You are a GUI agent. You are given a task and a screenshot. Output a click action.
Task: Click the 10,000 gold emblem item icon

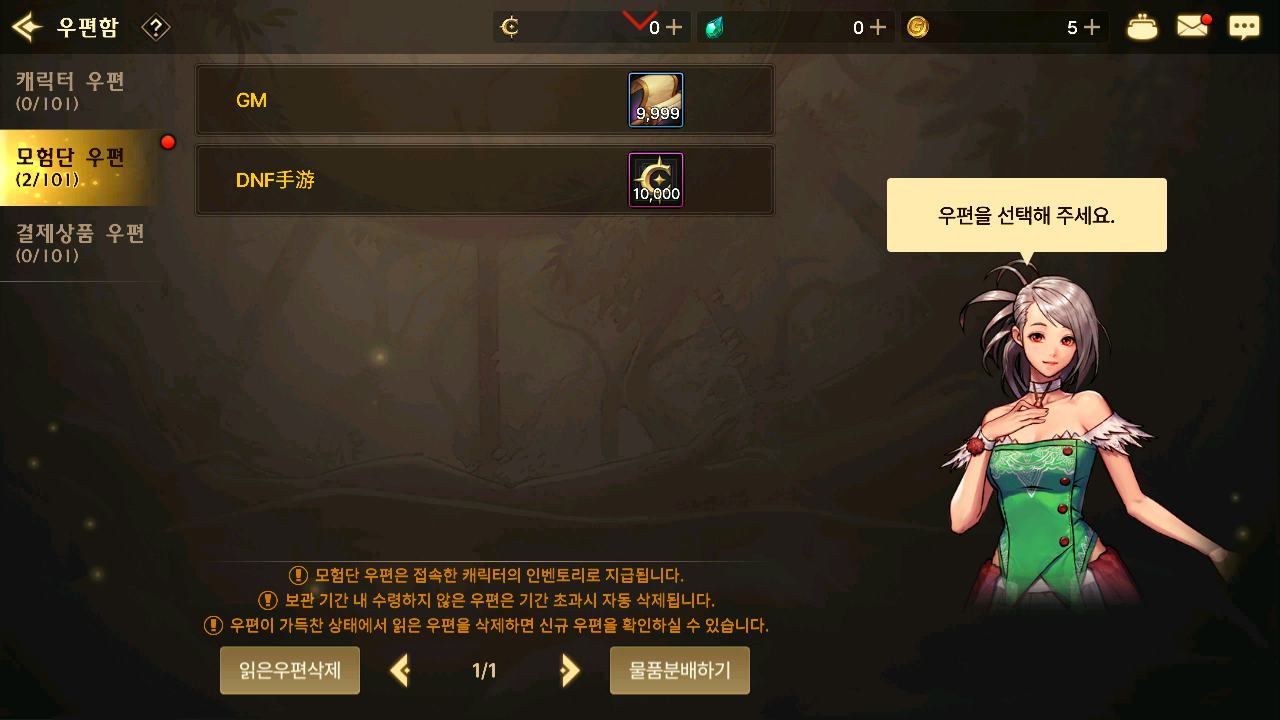(x=656, y=180)
